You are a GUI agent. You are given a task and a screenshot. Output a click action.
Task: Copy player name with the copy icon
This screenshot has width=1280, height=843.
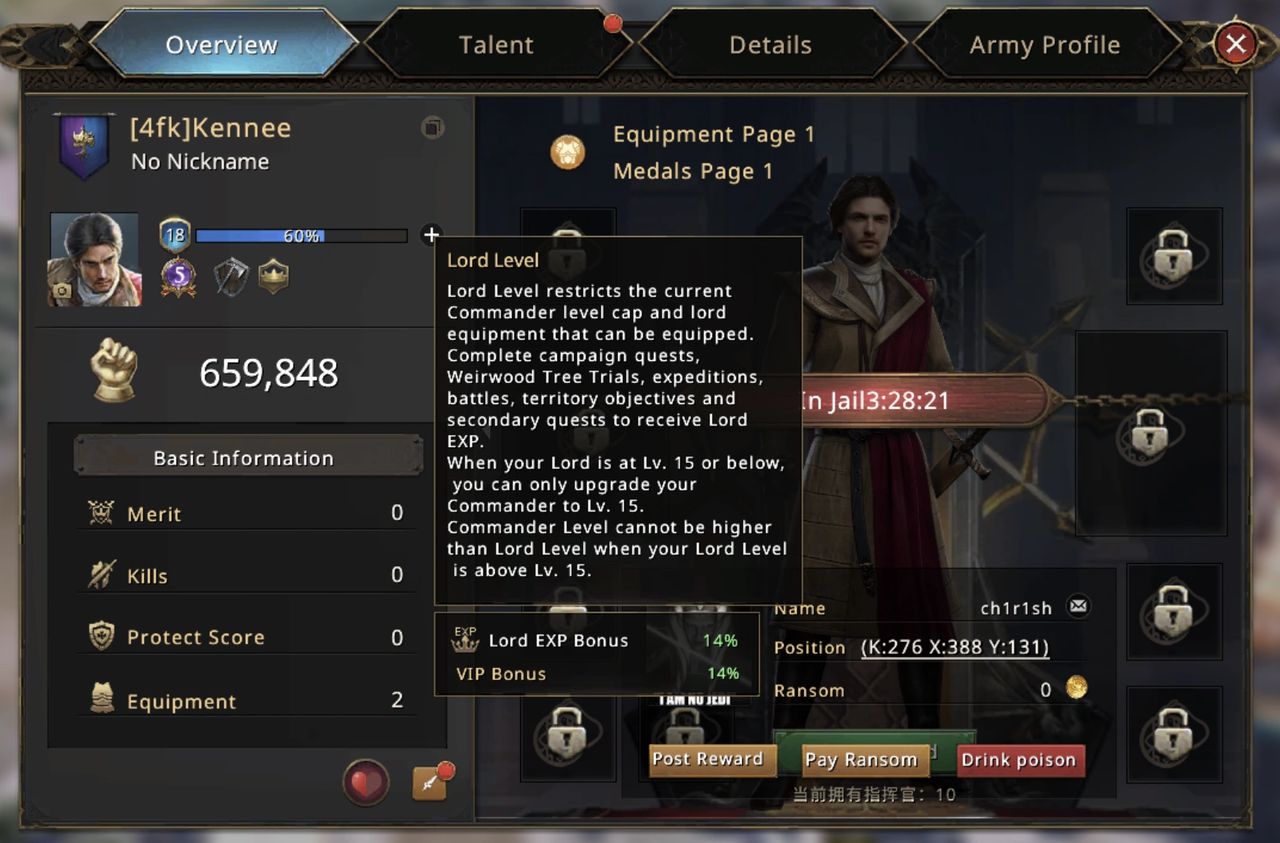[x=432, y=128]
